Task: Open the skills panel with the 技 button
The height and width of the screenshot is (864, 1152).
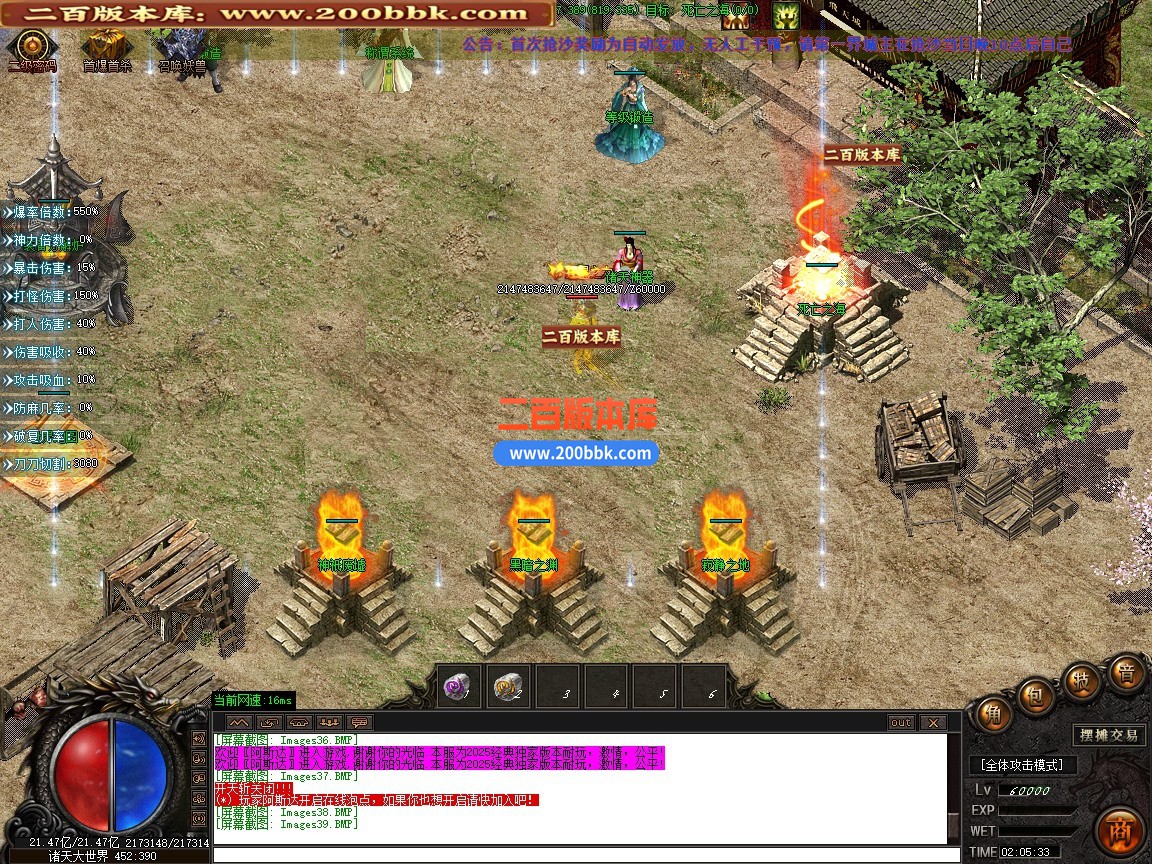Action: [1080, 679]
